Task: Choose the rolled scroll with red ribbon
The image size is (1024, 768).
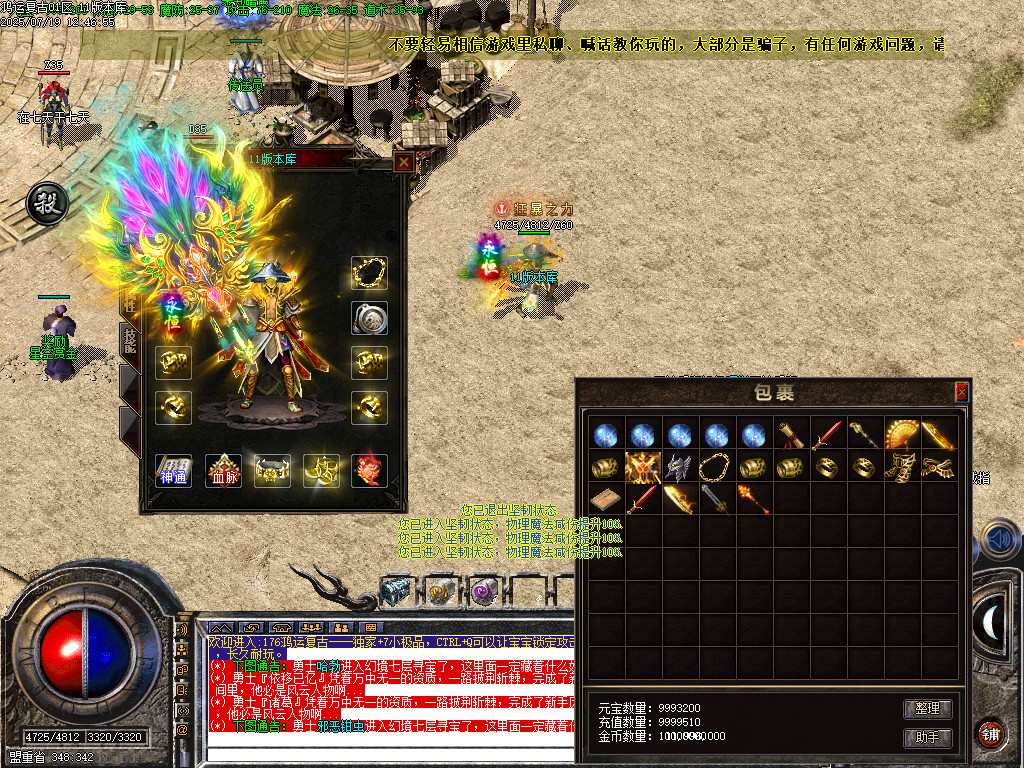Action: point(789,434)
